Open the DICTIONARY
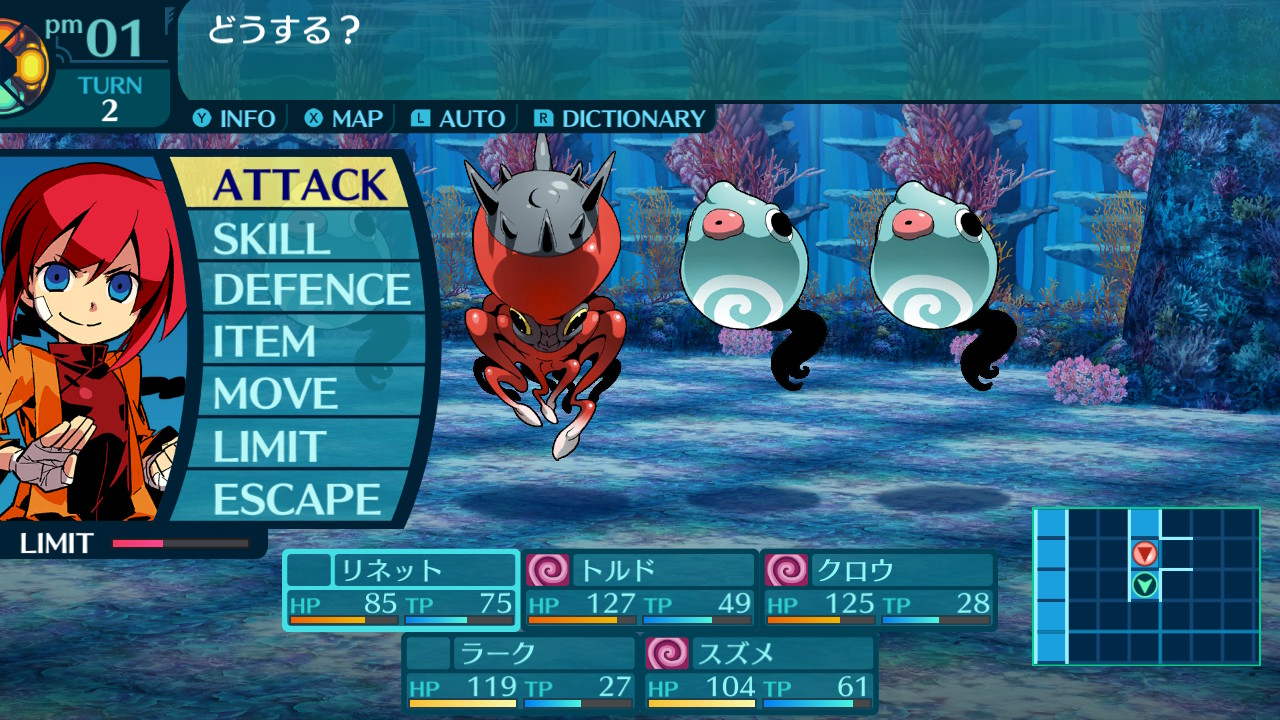1280x720 pixels. pos(620,119)
